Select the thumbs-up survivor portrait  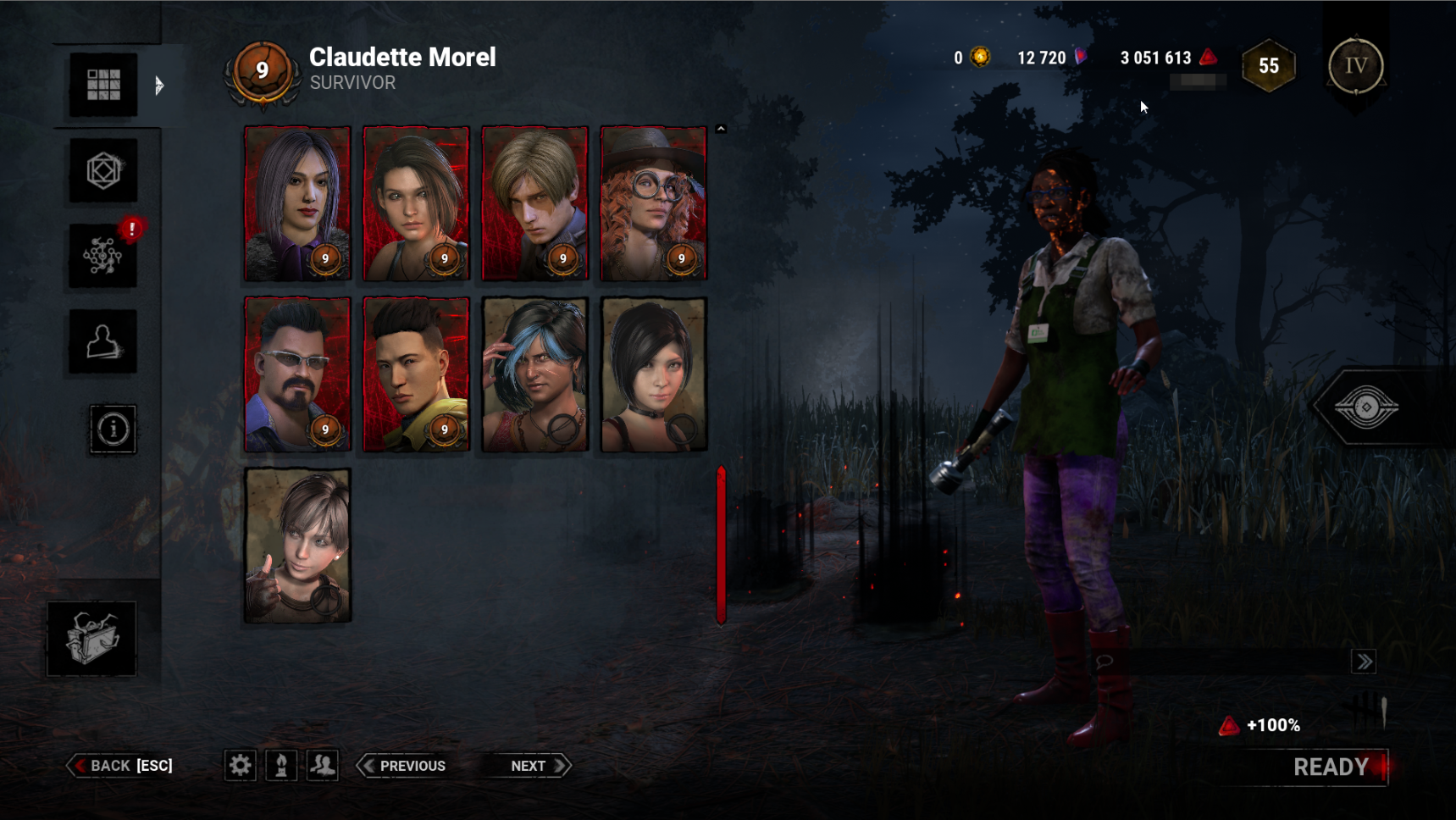[x=297, y=546]
